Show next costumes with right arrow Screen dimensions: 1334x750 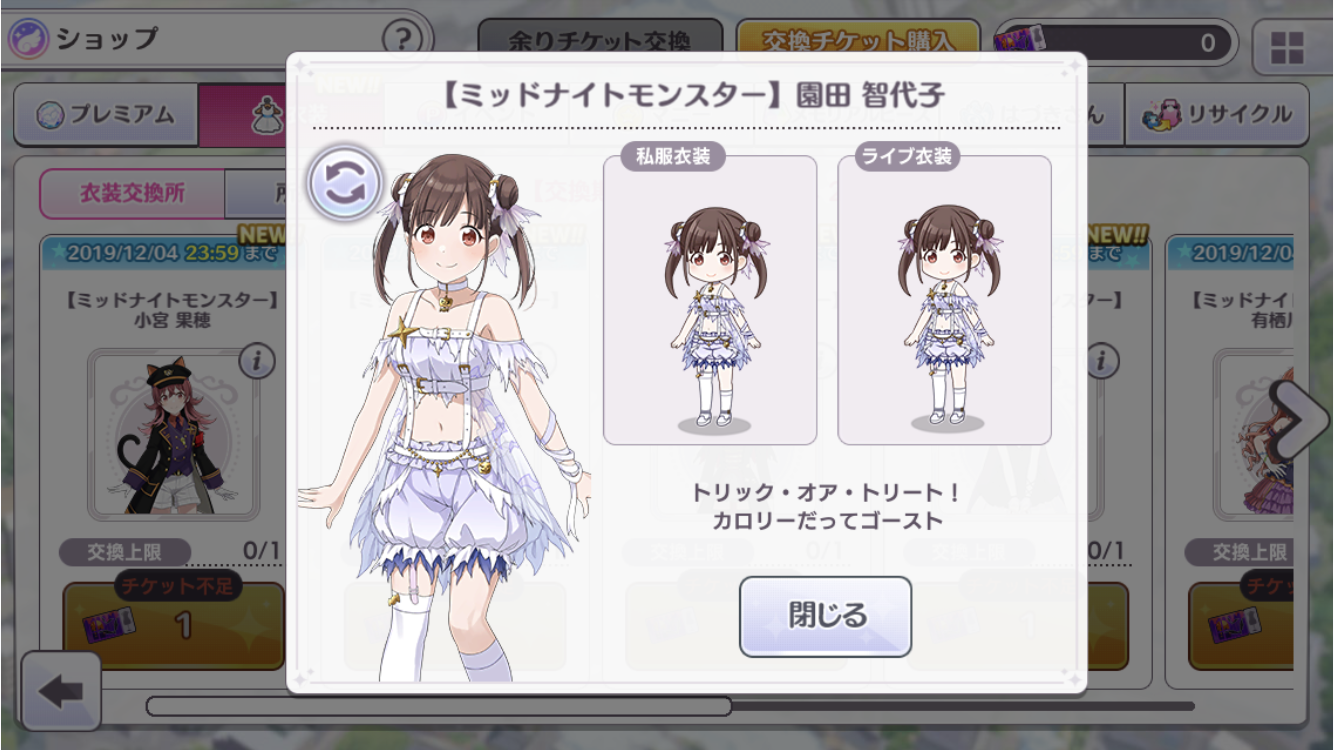tap(1299, 420)
